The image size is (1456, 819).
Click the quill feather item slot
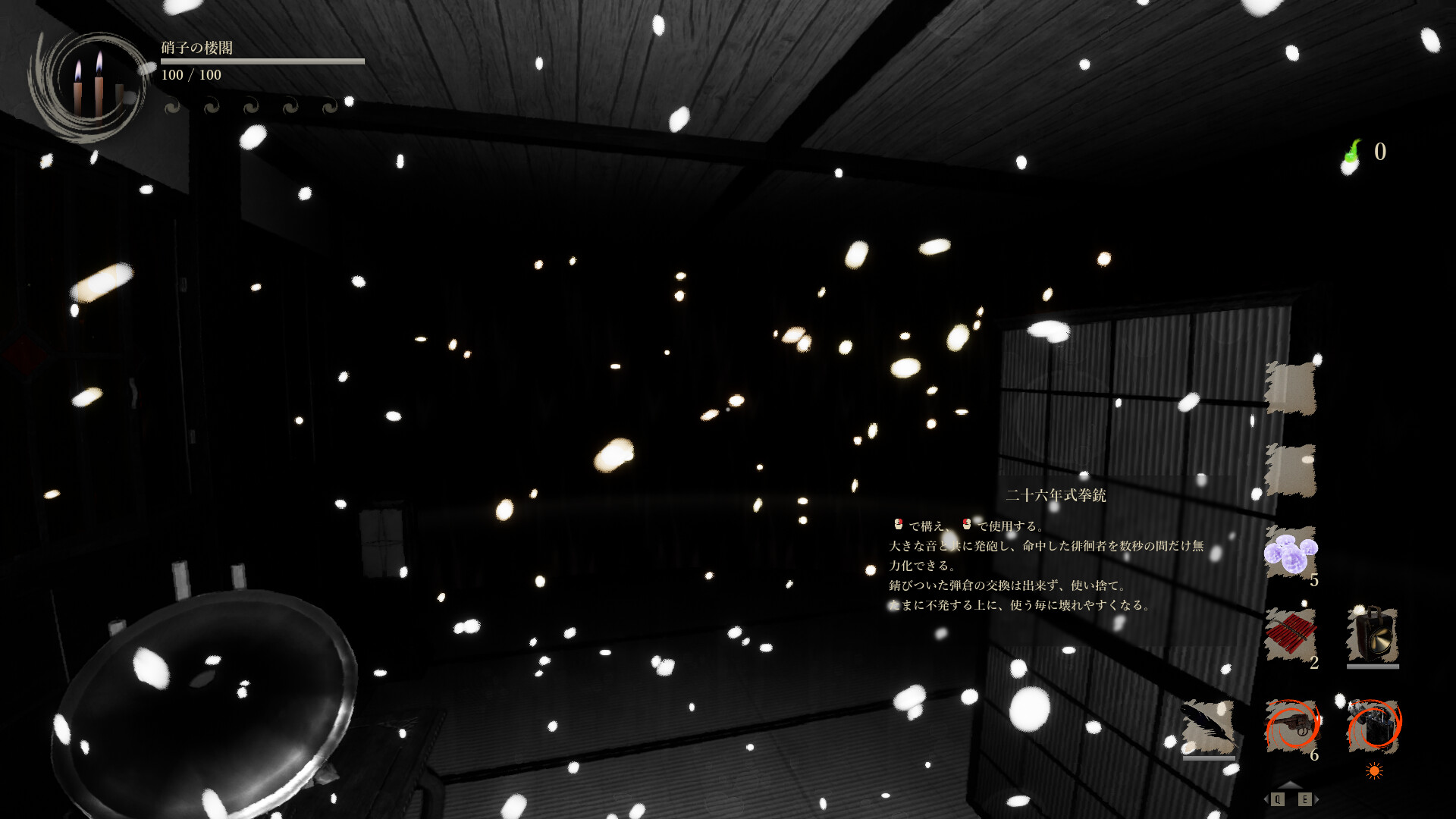point(1207,726)
